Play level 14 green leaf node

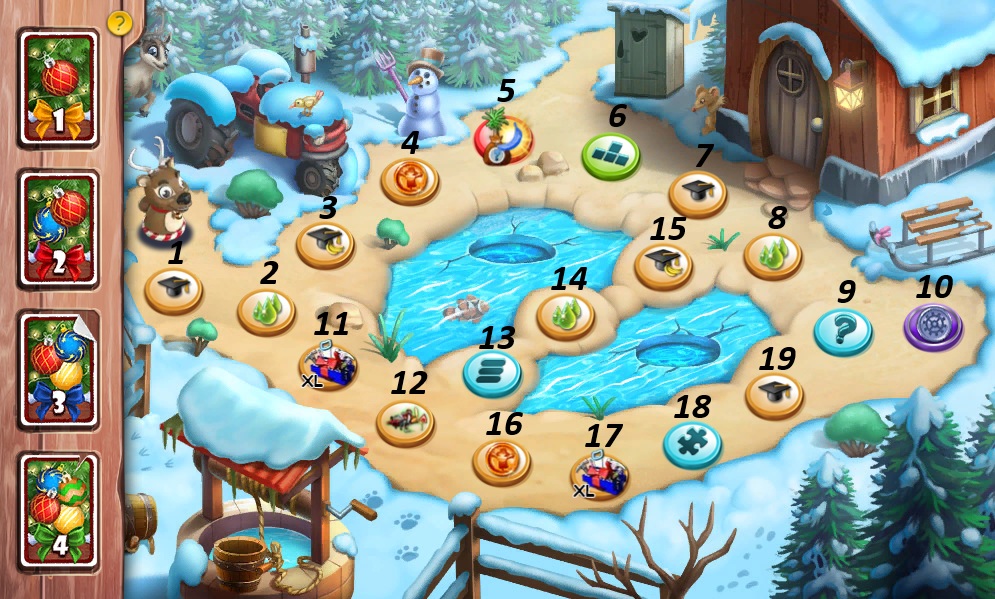pyautogui.click(x=566, y=316)
